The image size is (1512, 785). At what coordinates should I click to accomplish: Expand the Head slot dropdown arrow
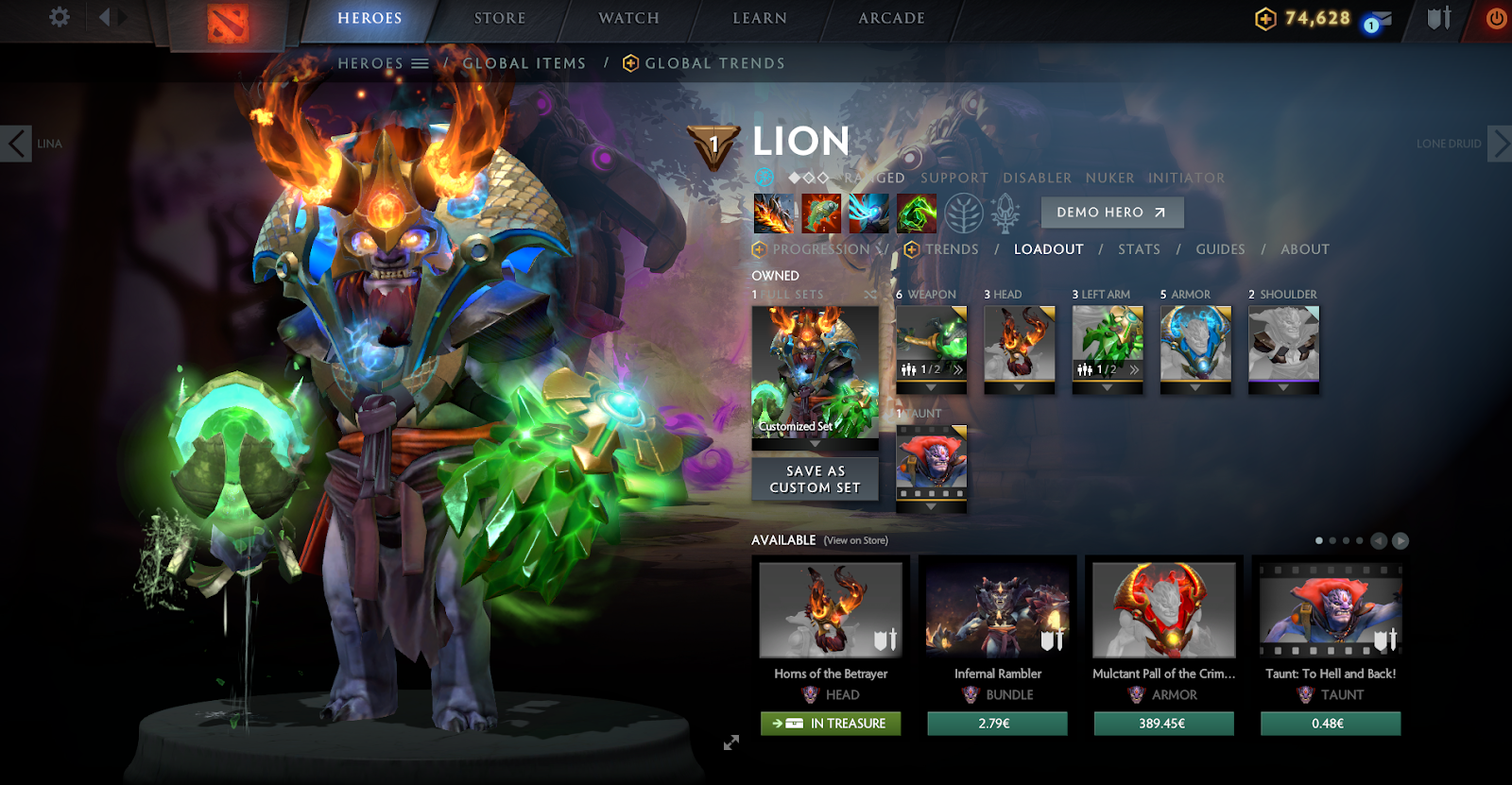(x=1017, y=387)
